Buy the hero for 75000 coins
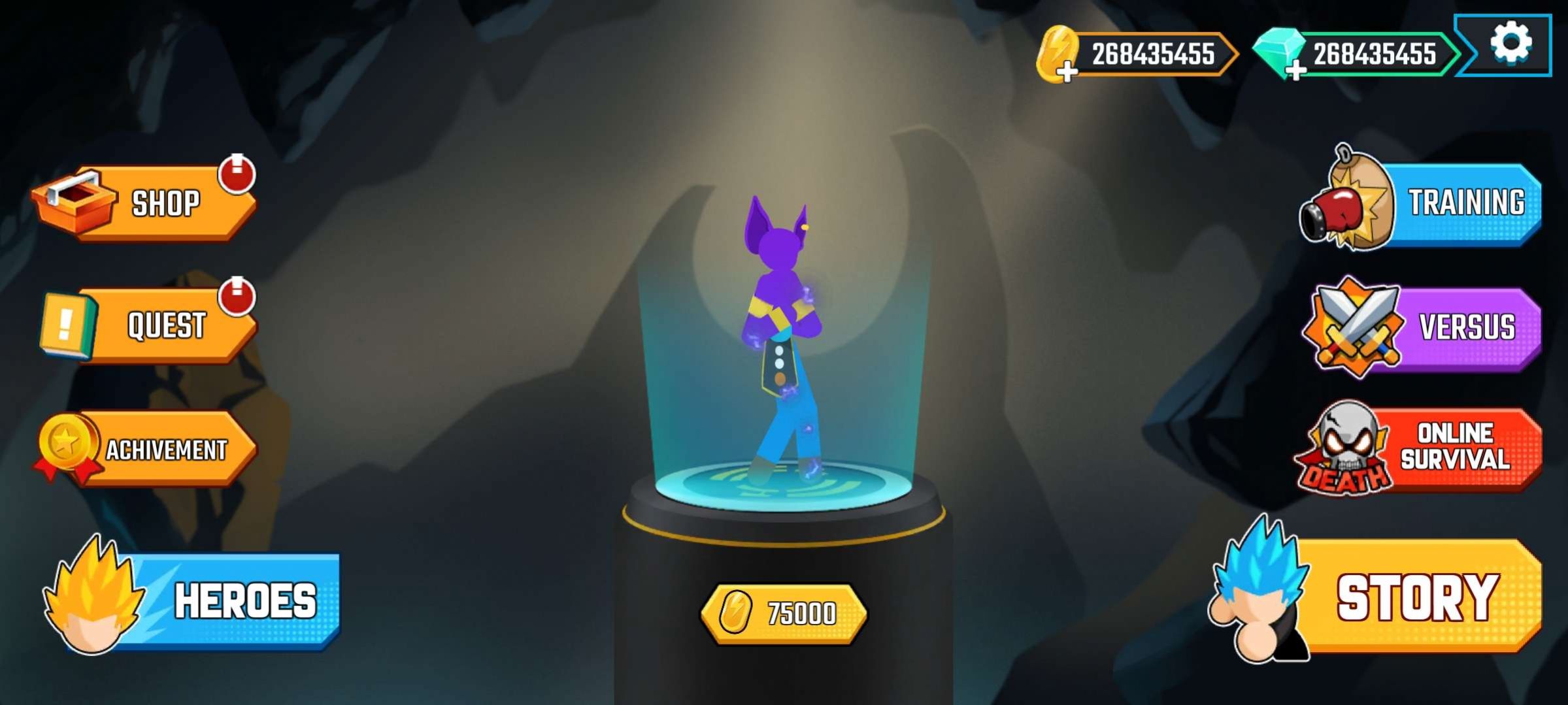Viewport: 1568px width, 705px height. point(784,613)
